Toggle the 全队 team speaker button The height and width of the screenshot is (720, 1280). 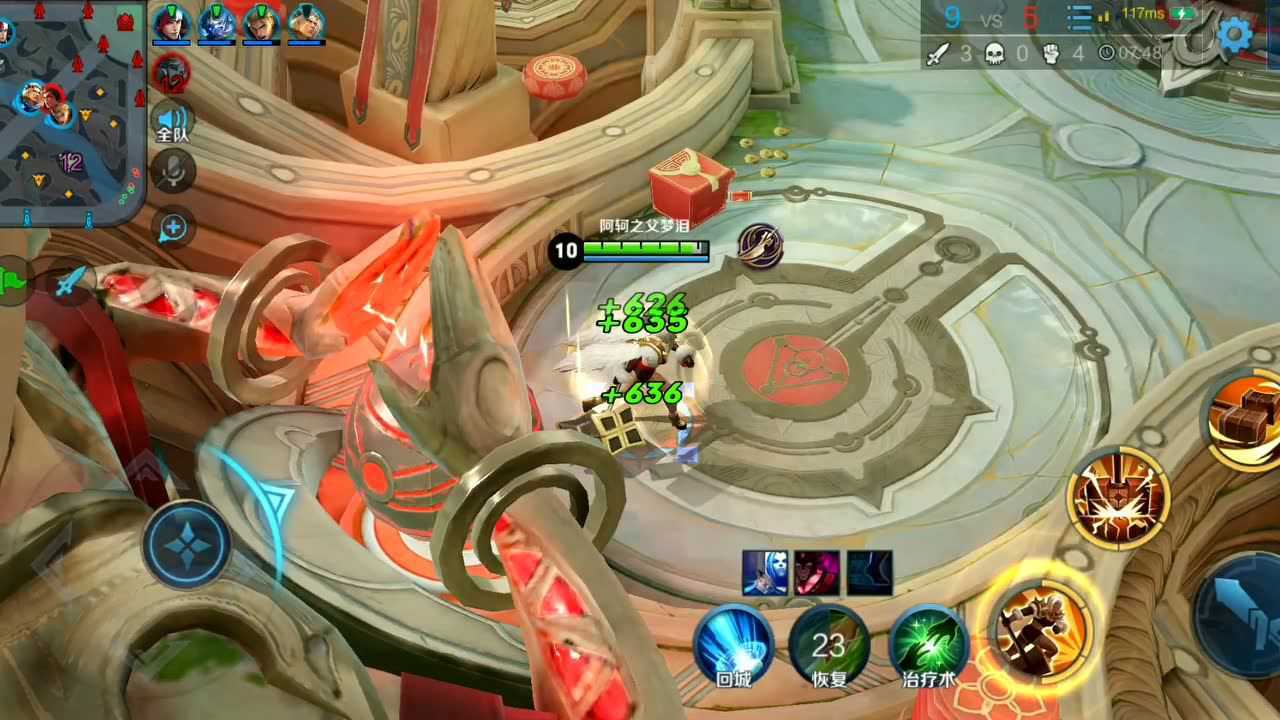pyautogui.click(x=172, y=124)
